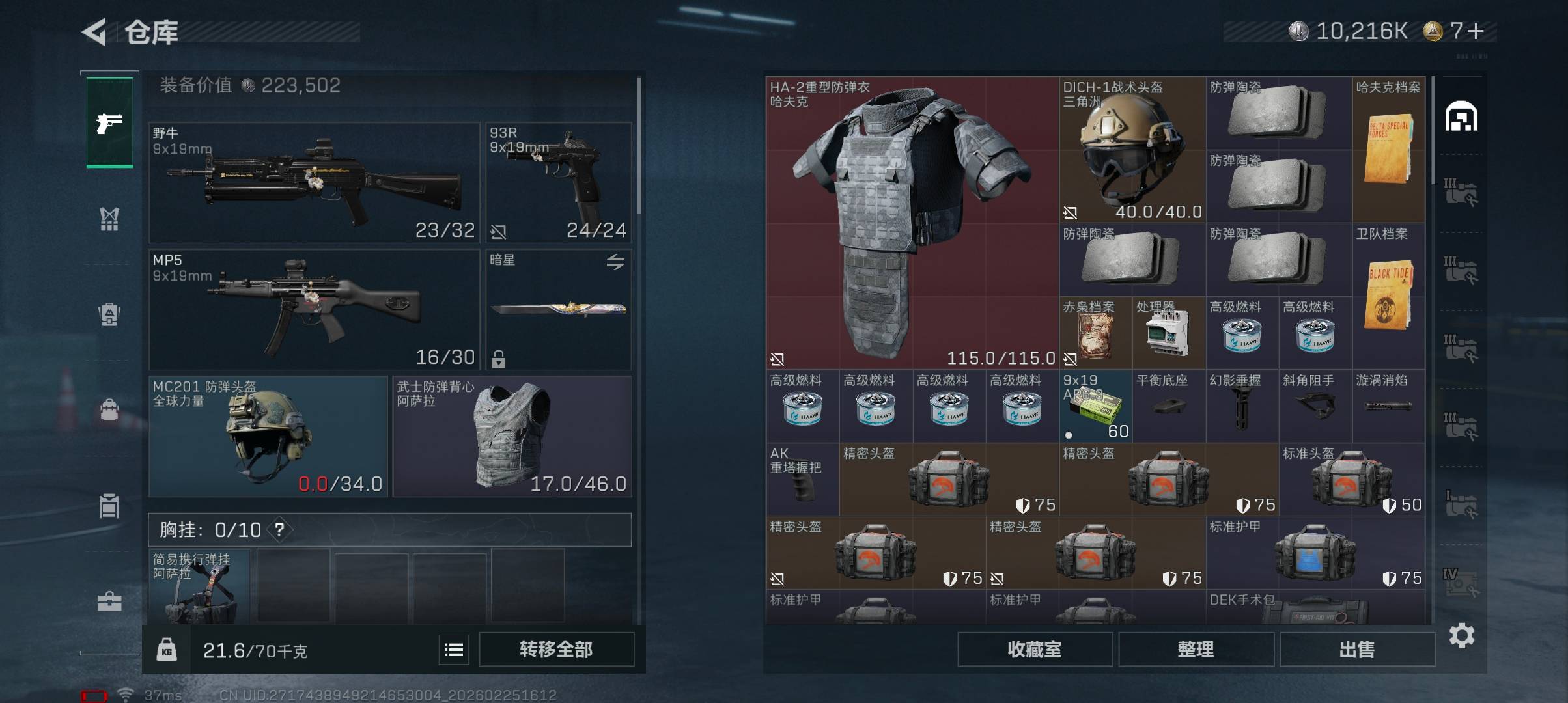Select the 93R pistol slot
This screenshot has width=1568, height=703.
point(559,182)
